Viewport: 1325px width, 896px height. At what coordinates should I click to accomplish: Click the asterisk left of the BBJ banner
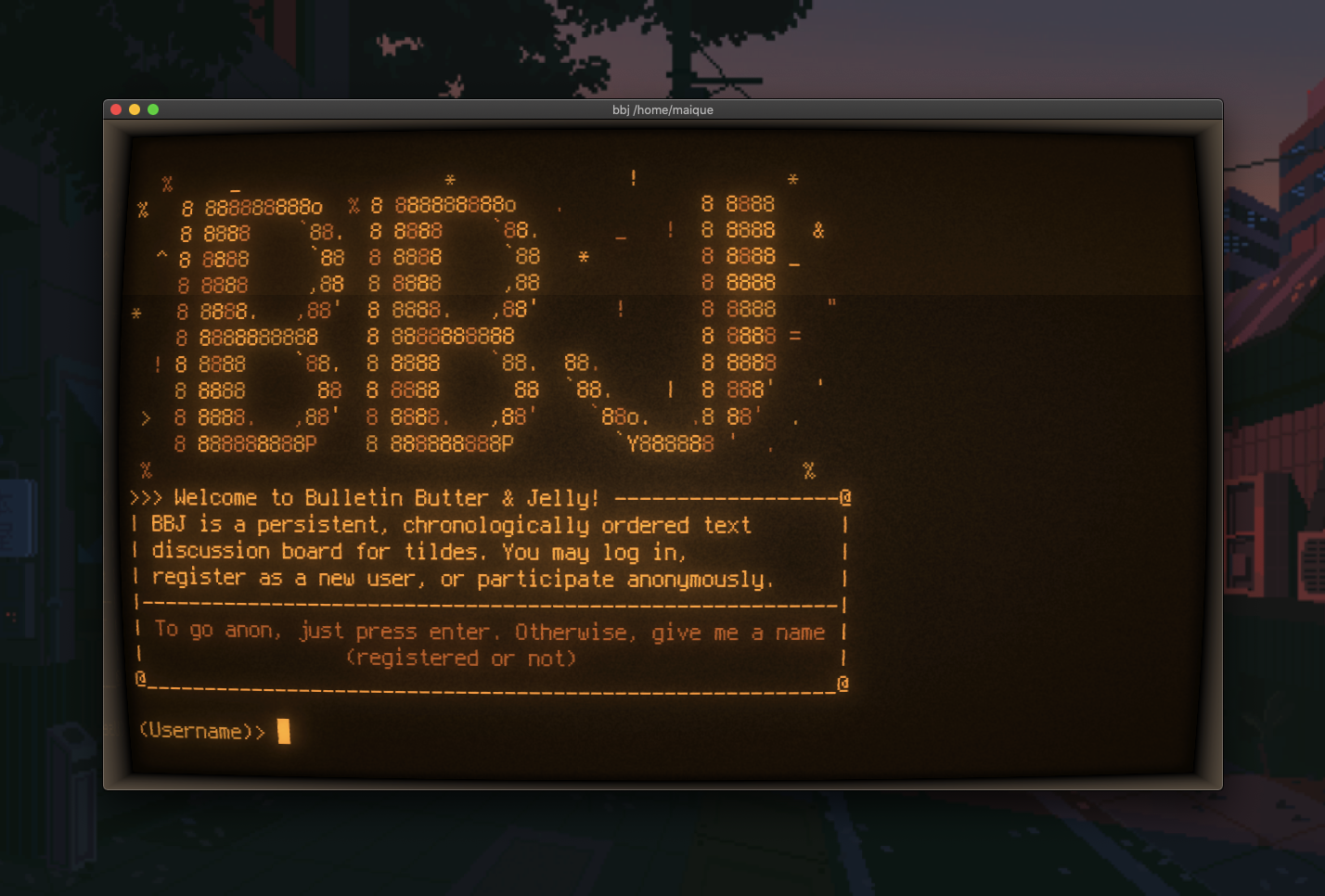(137, 314)
